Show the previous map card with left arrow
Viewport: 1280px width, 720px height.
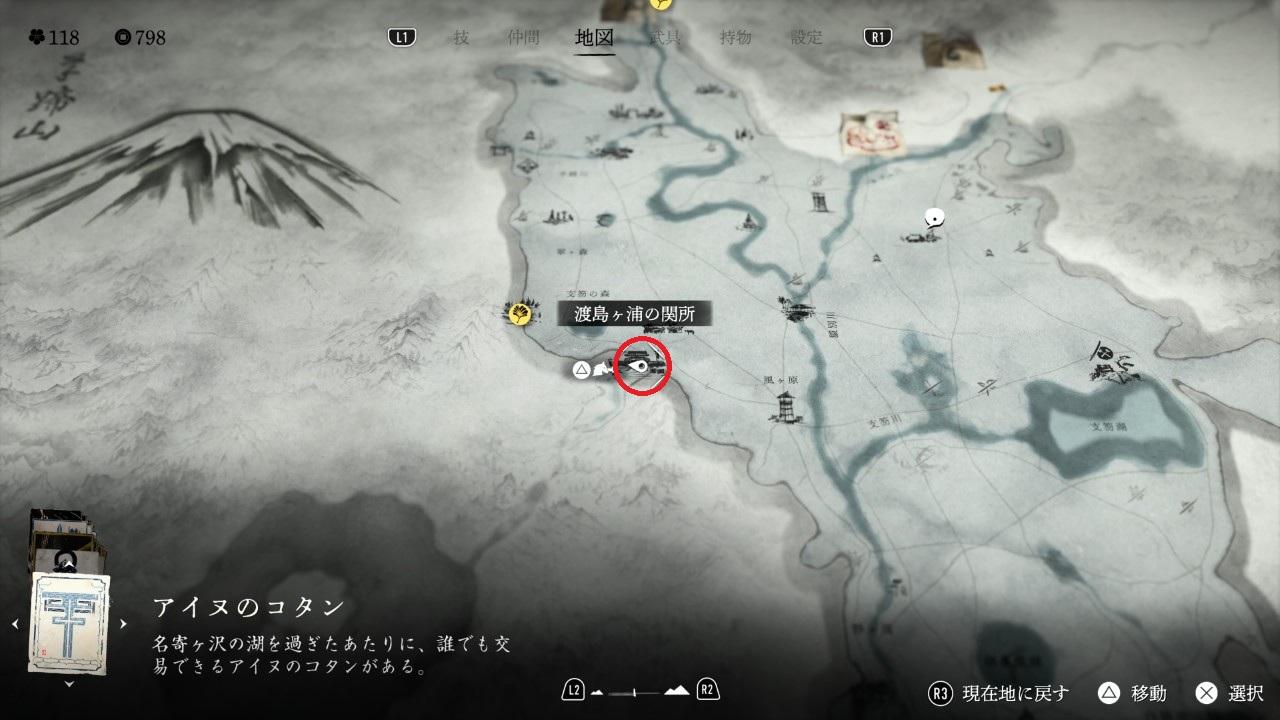coord(15,624)
